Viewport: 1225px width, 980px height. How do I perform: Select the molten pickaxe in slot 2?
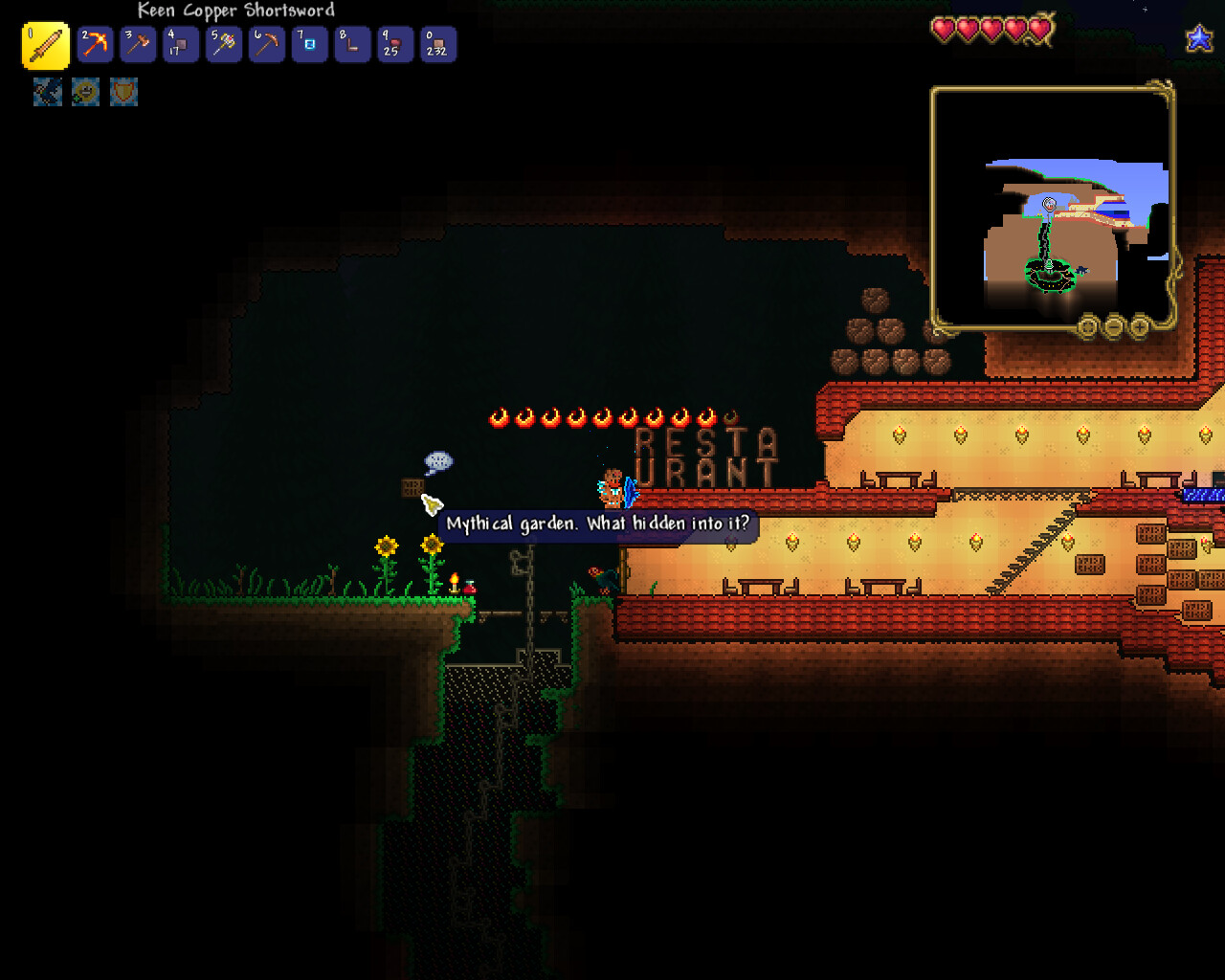(96, 45)
